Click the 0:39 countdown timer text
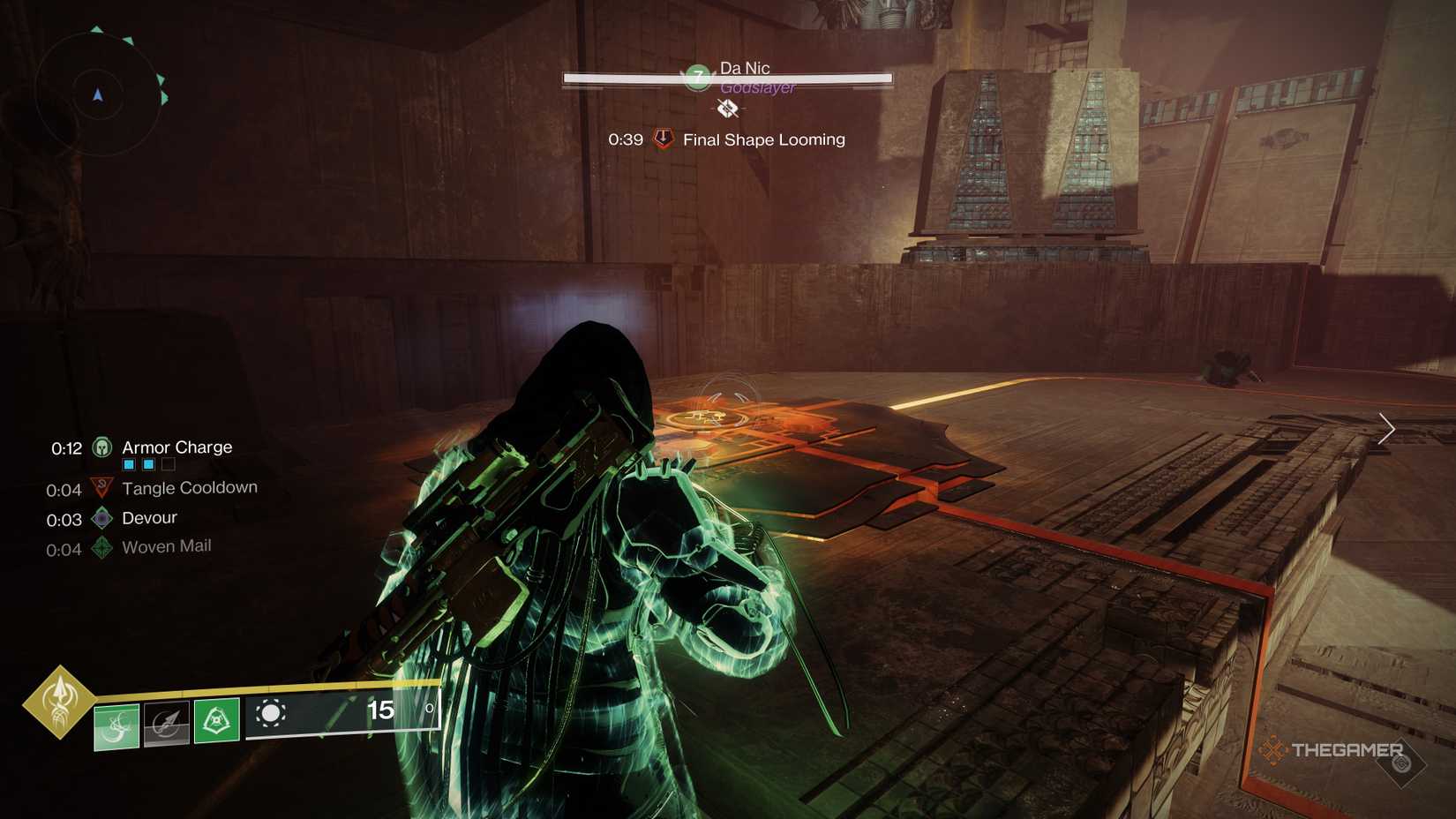Screen dimensions: 1456x819 point(626,139)
